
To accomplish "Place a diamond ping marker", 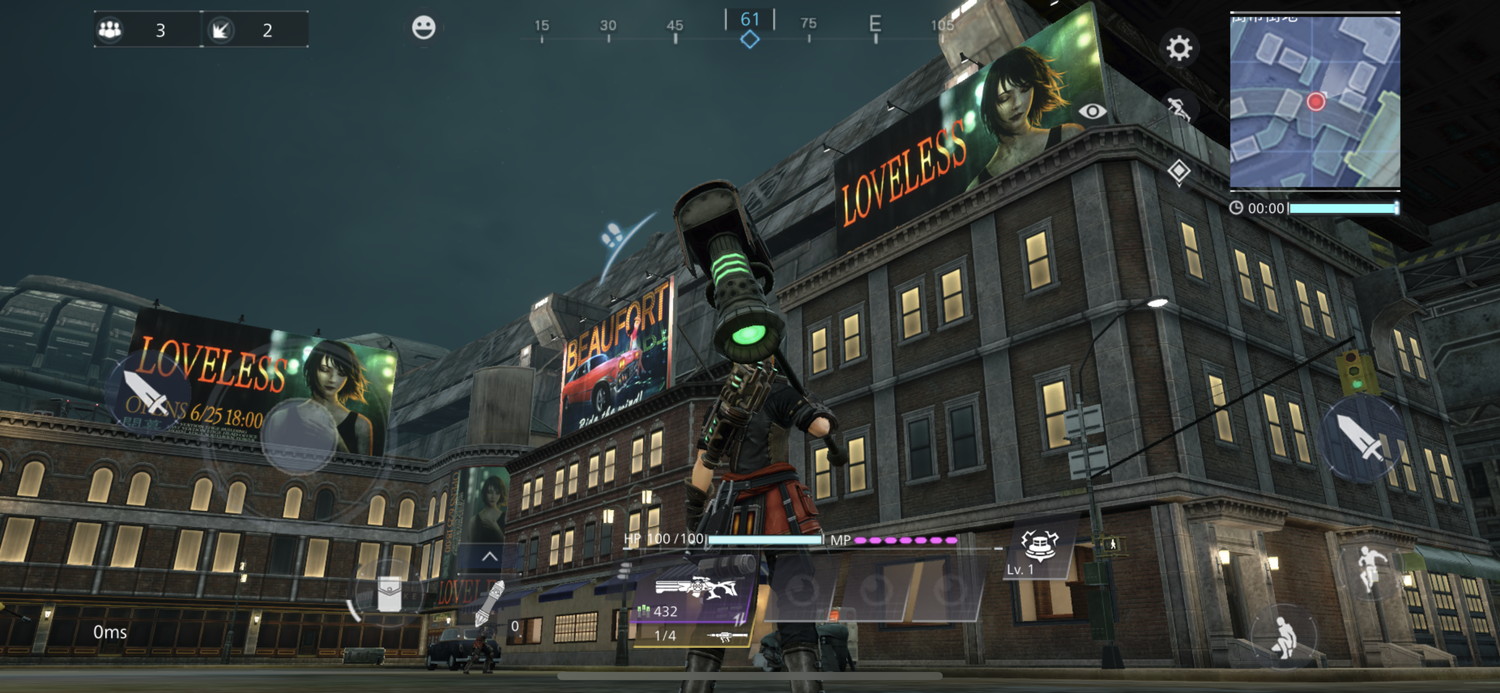I will (x=1179, y=171).
